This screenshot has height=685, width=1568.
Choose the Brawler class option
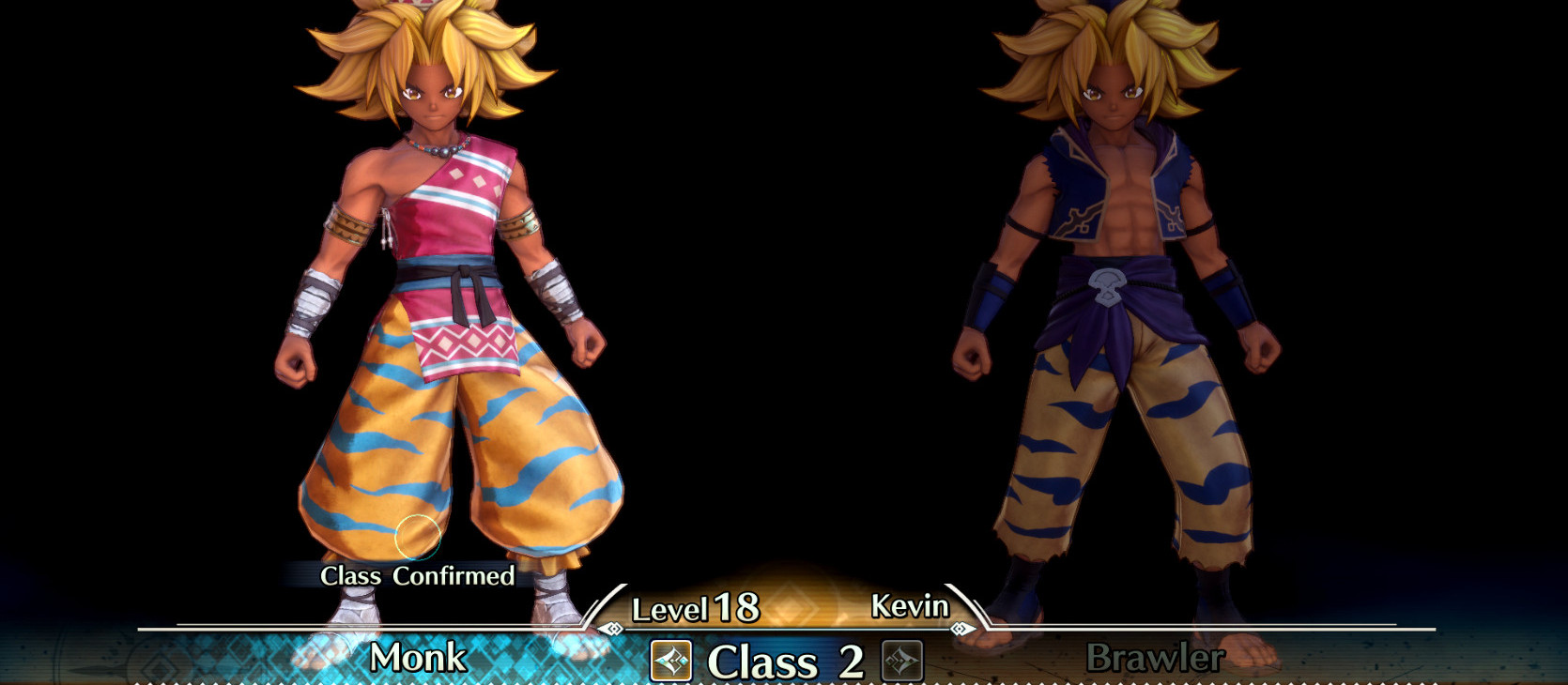1154,658
